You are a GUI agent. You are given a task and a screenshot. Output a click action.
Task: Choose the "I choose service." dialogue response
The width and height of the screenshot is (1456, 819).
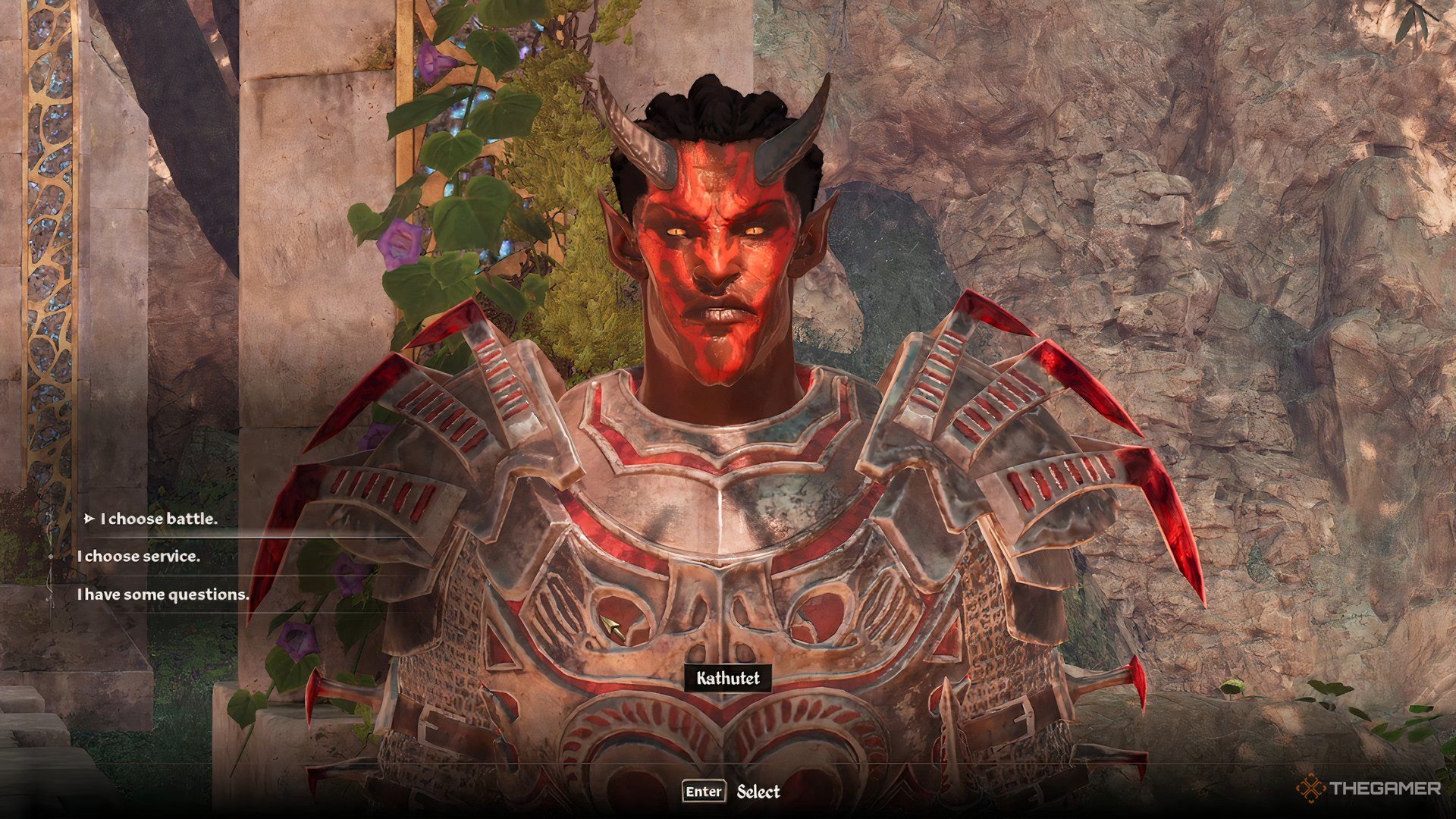click(x=140, y=557)
